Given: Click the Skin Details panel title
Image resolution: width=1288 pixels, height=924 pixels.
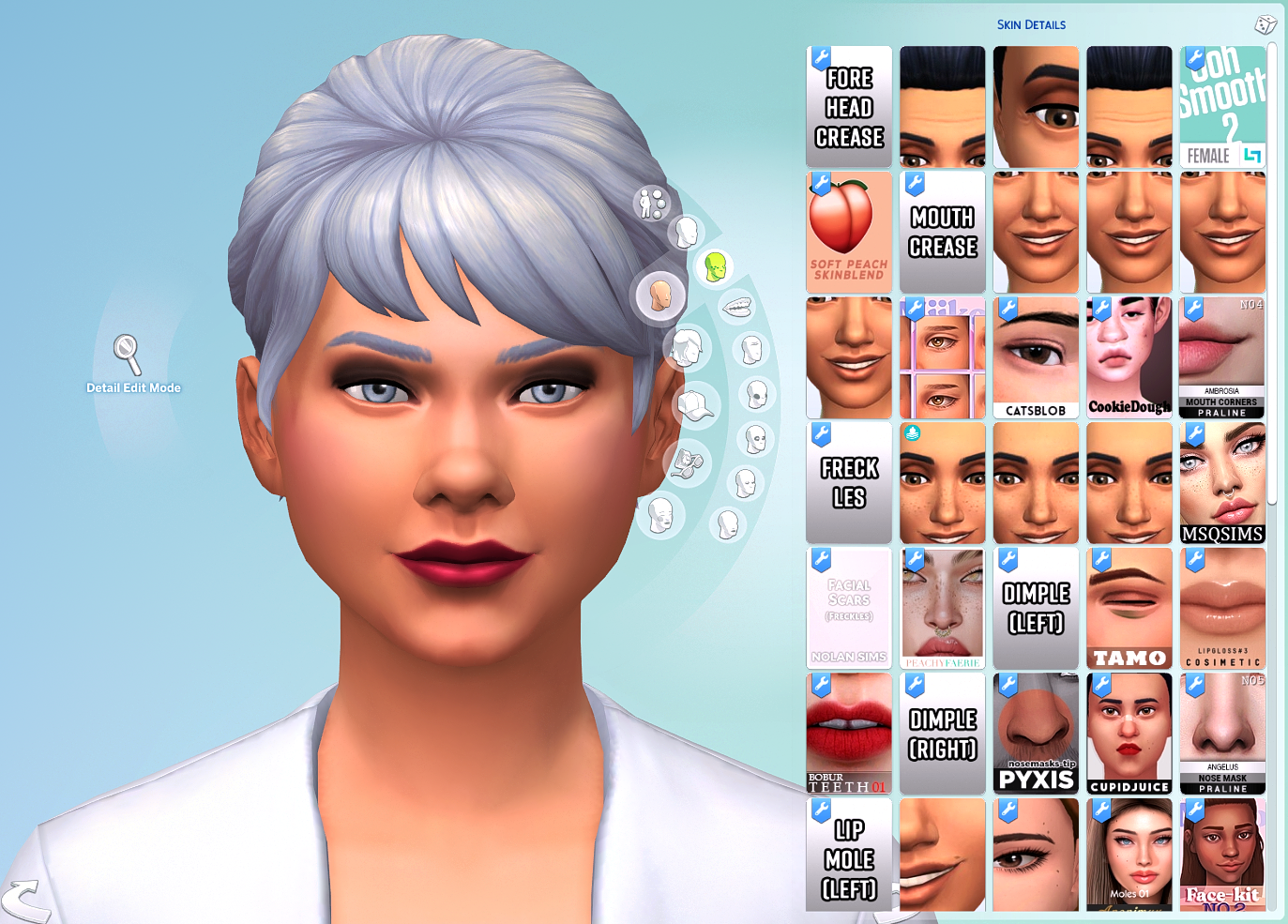Looking at the screenshot, I should click(1032, 24).
